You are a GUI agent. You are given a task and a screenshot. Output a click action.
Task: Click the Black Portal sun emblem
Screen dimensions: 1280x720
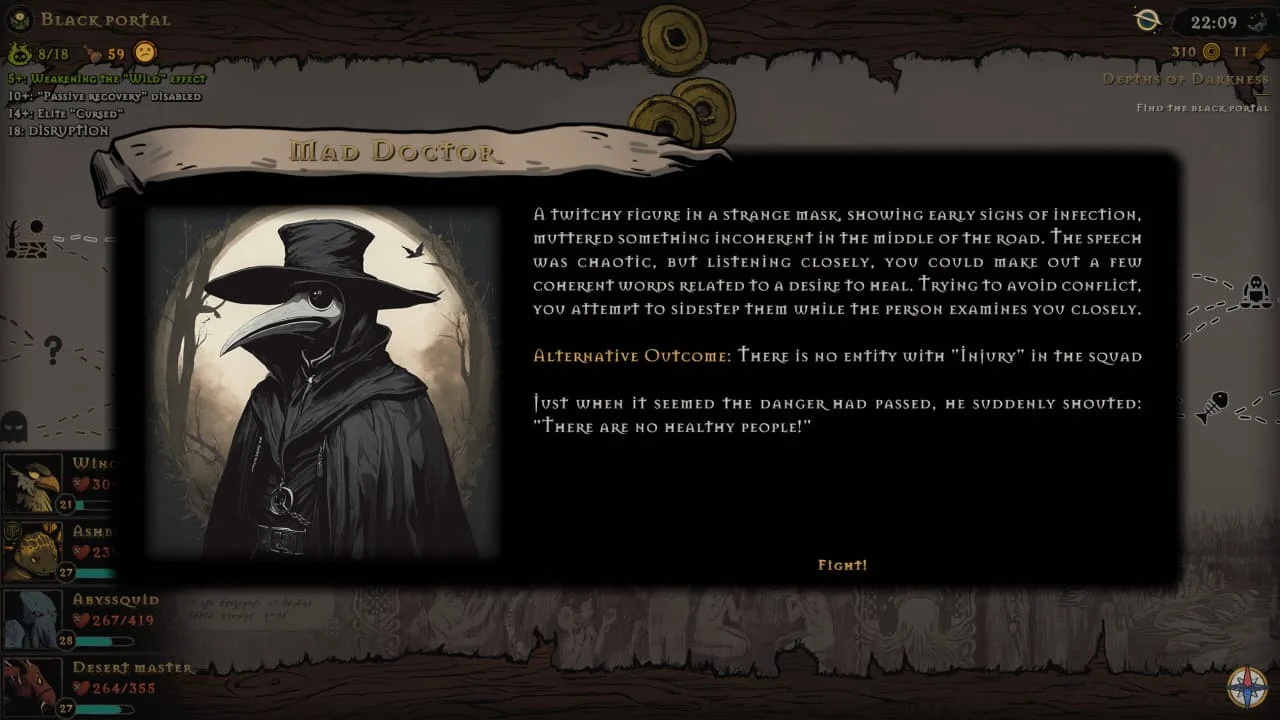(x=20, y=19)
